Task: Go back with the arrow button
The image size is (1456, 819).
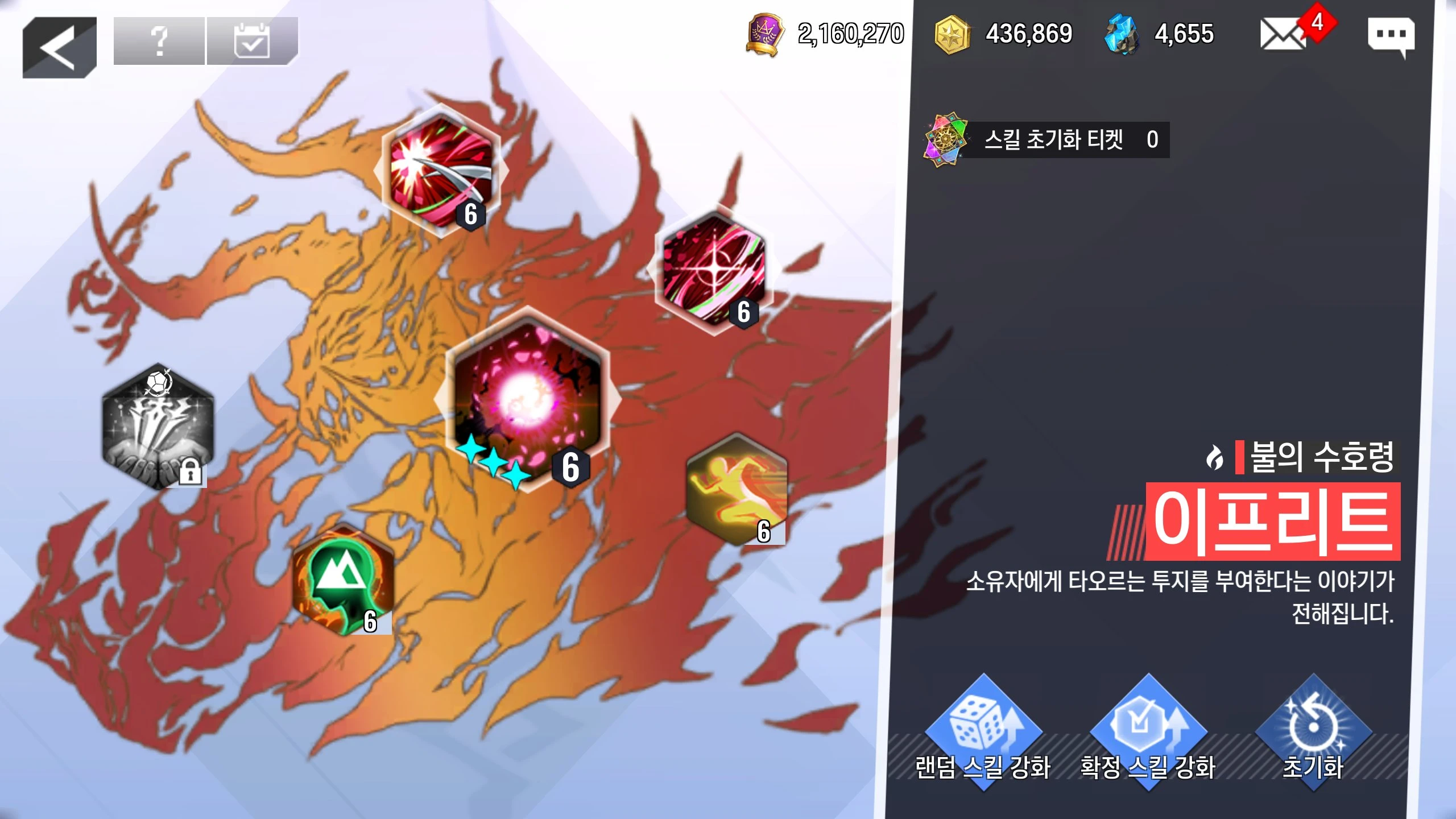Action: point(60,47)
